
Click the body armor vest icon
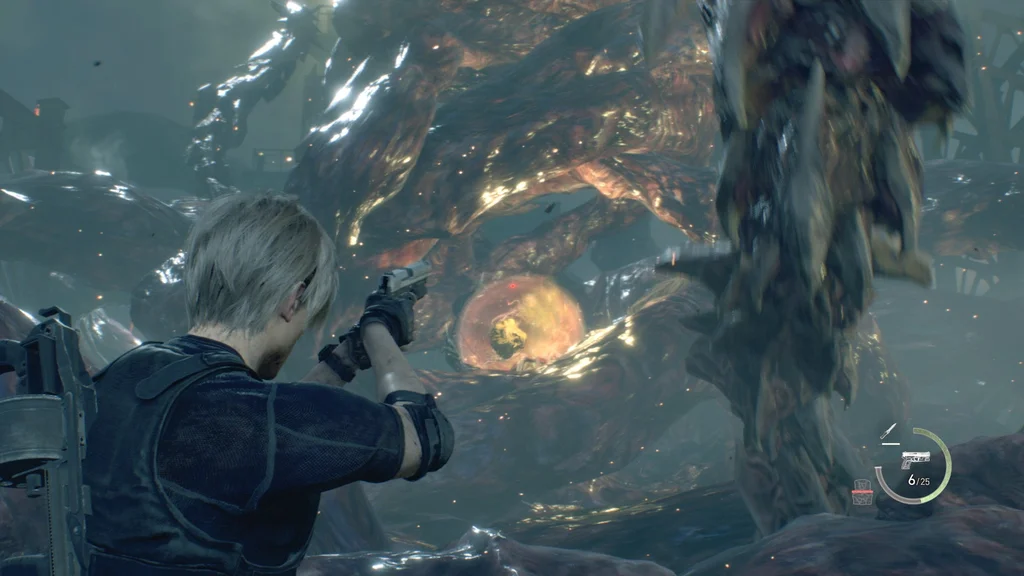tap(862, 491)
